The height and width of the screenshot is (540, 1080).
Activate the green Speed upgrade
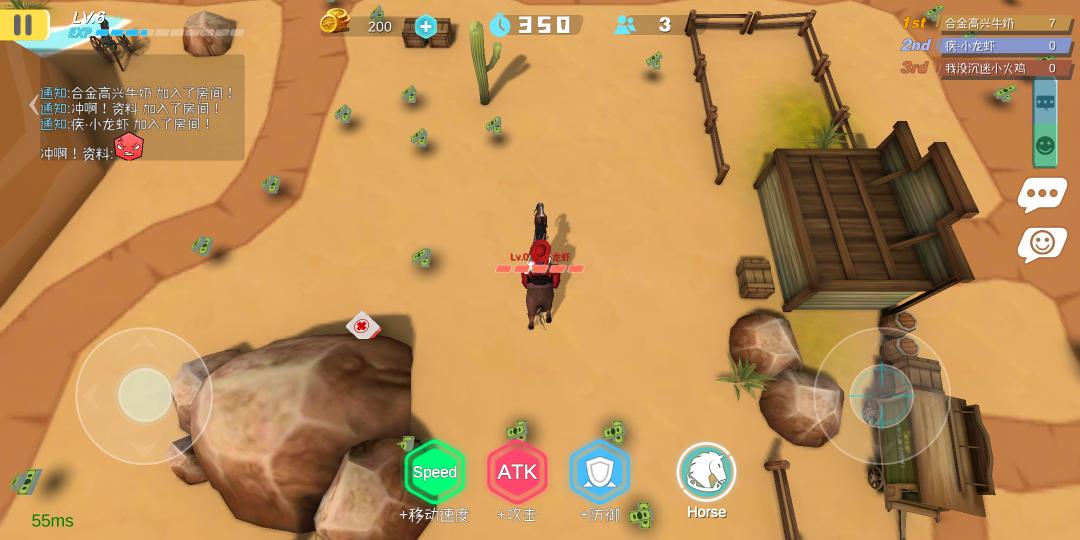pyautogui.click(x=435, y=472)
